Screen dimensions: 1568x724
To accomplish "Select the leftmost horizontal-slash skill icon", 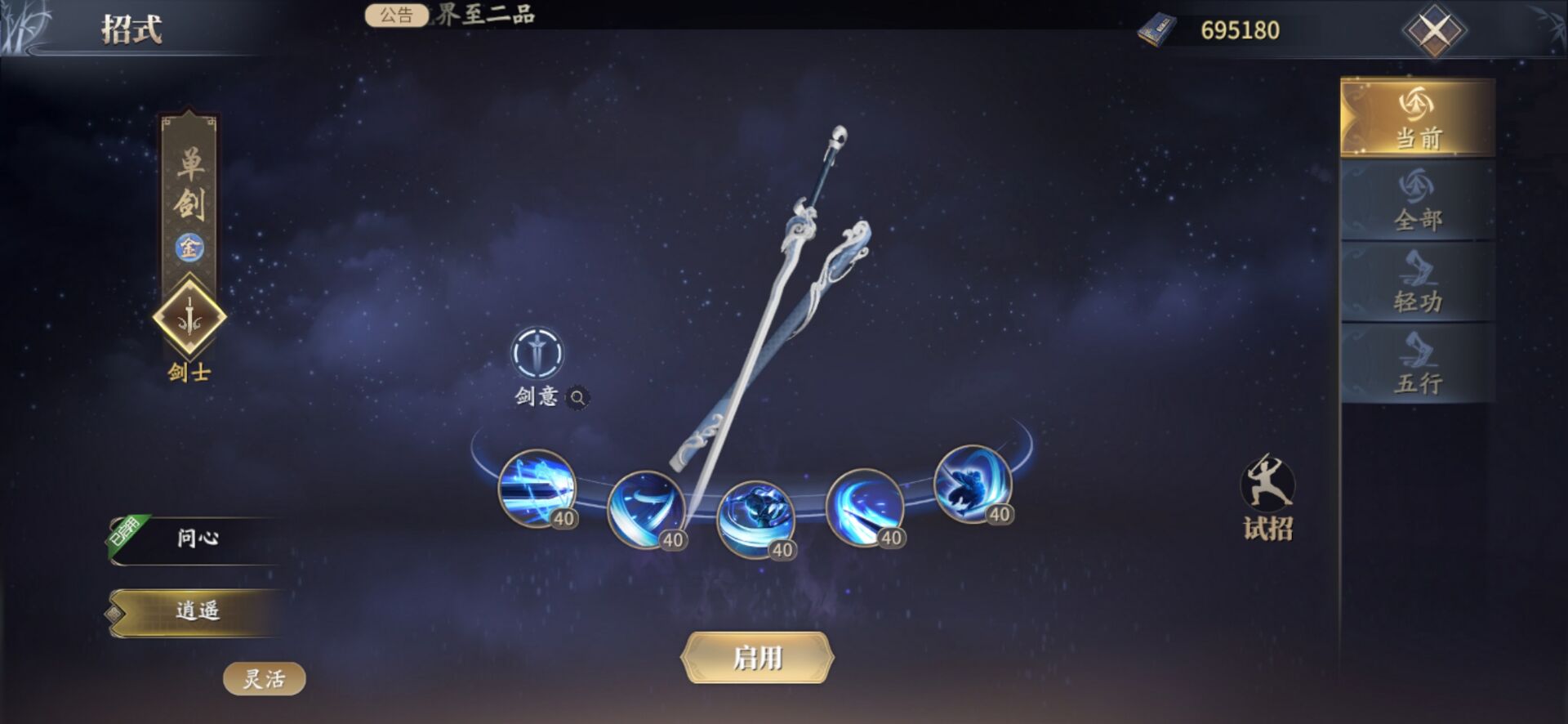I will pyautogui.click(x=537, y=488).
